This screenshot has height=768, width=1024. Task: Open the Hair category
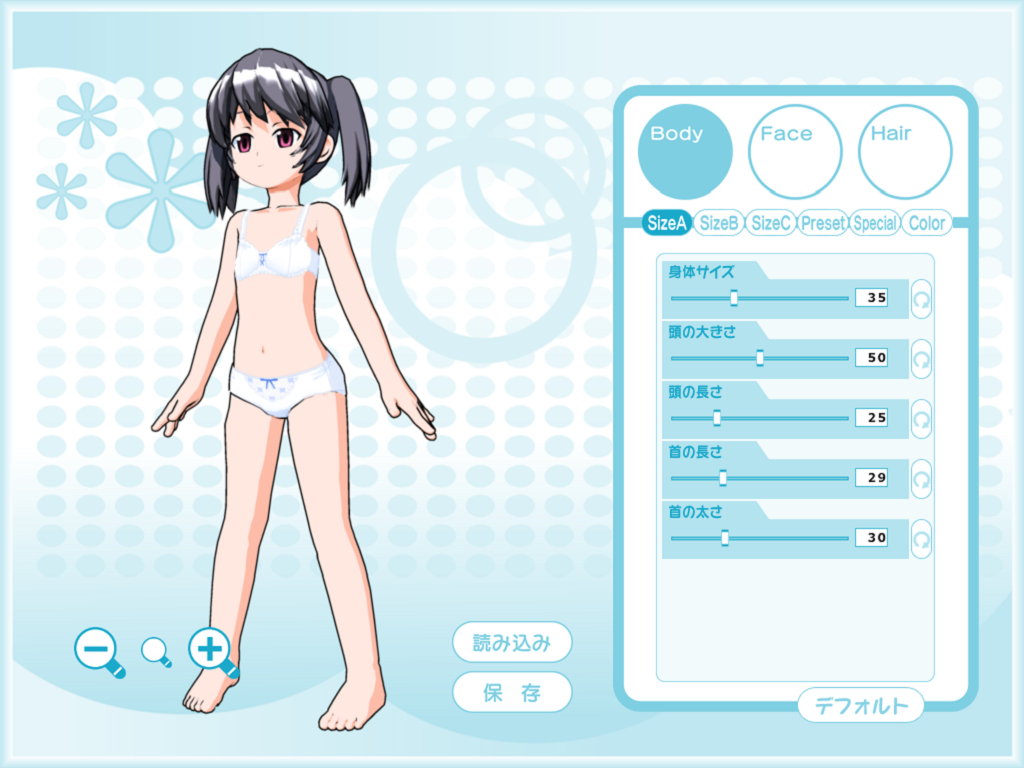905,152
